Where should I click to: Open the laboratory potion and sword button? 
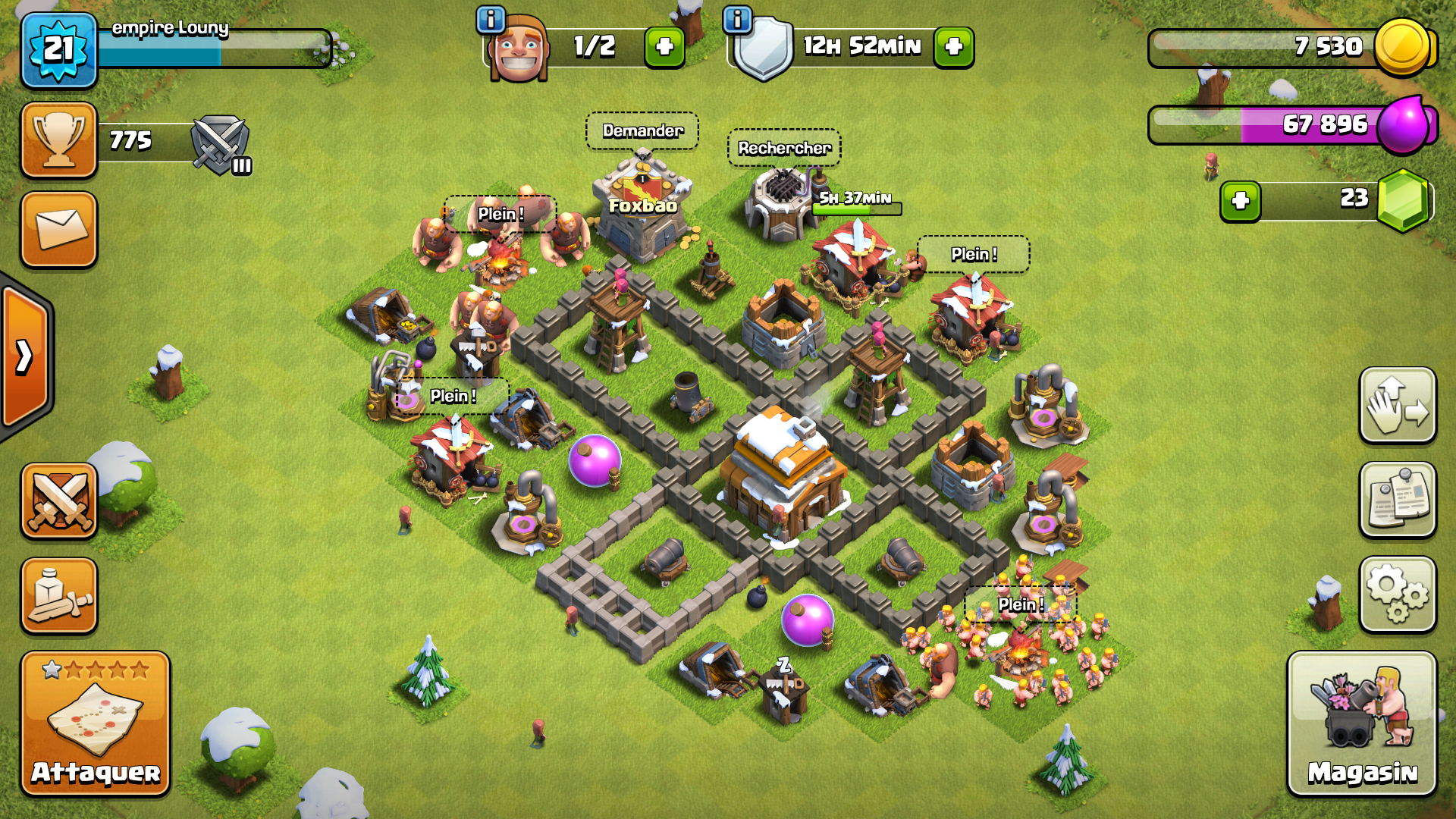59,596
